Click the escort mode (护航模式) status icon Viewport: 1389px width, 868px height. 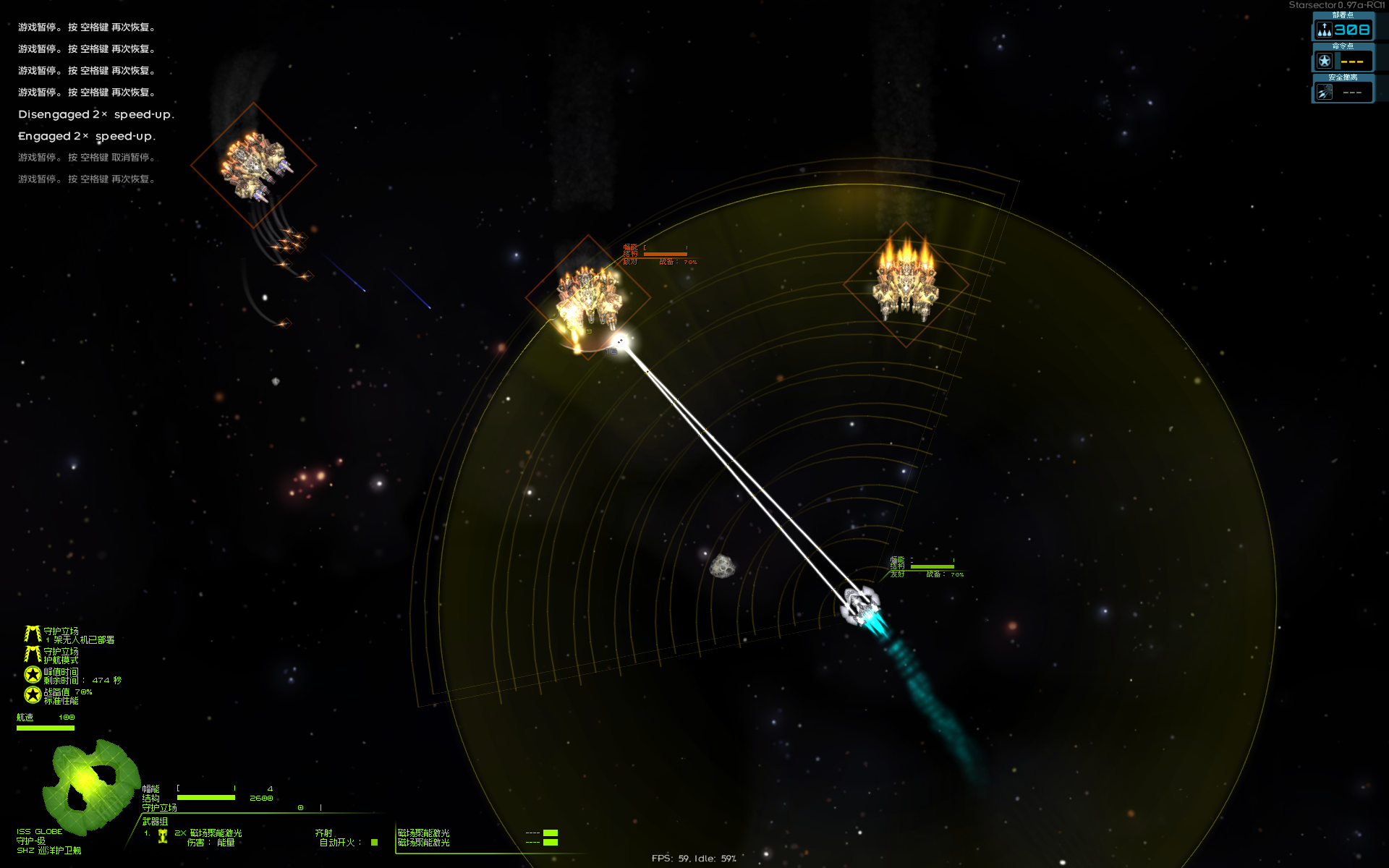[33, 655]
